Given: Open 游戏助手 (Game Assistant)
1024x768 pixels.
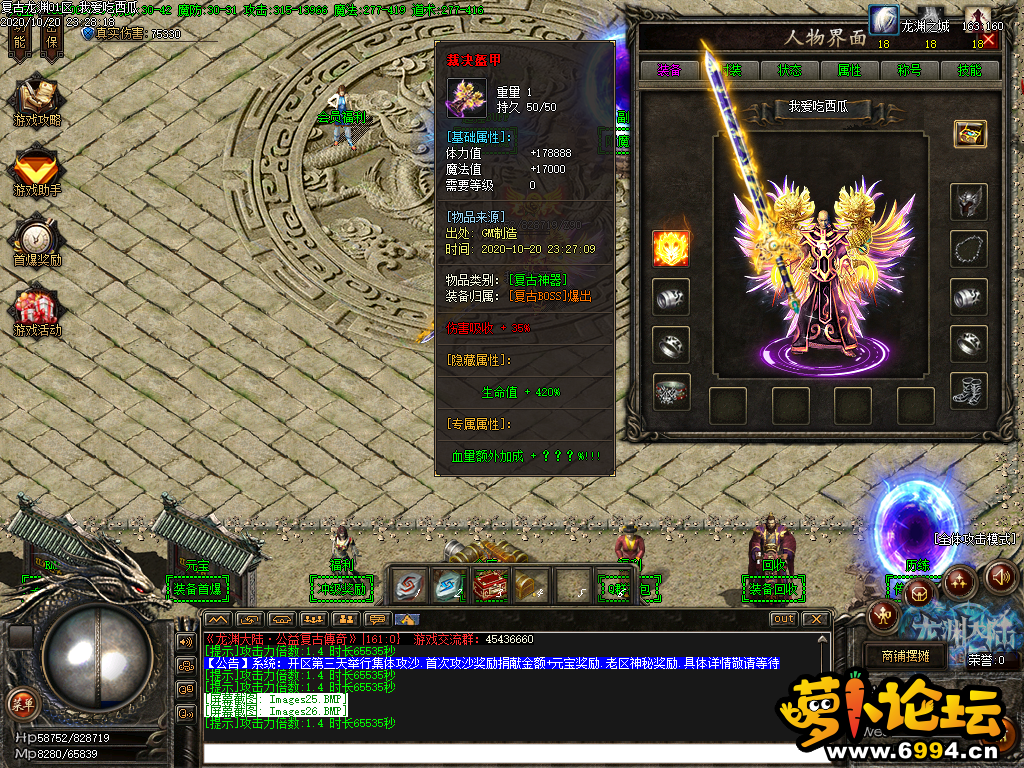Looking at the screenshot, I should 37,172.
